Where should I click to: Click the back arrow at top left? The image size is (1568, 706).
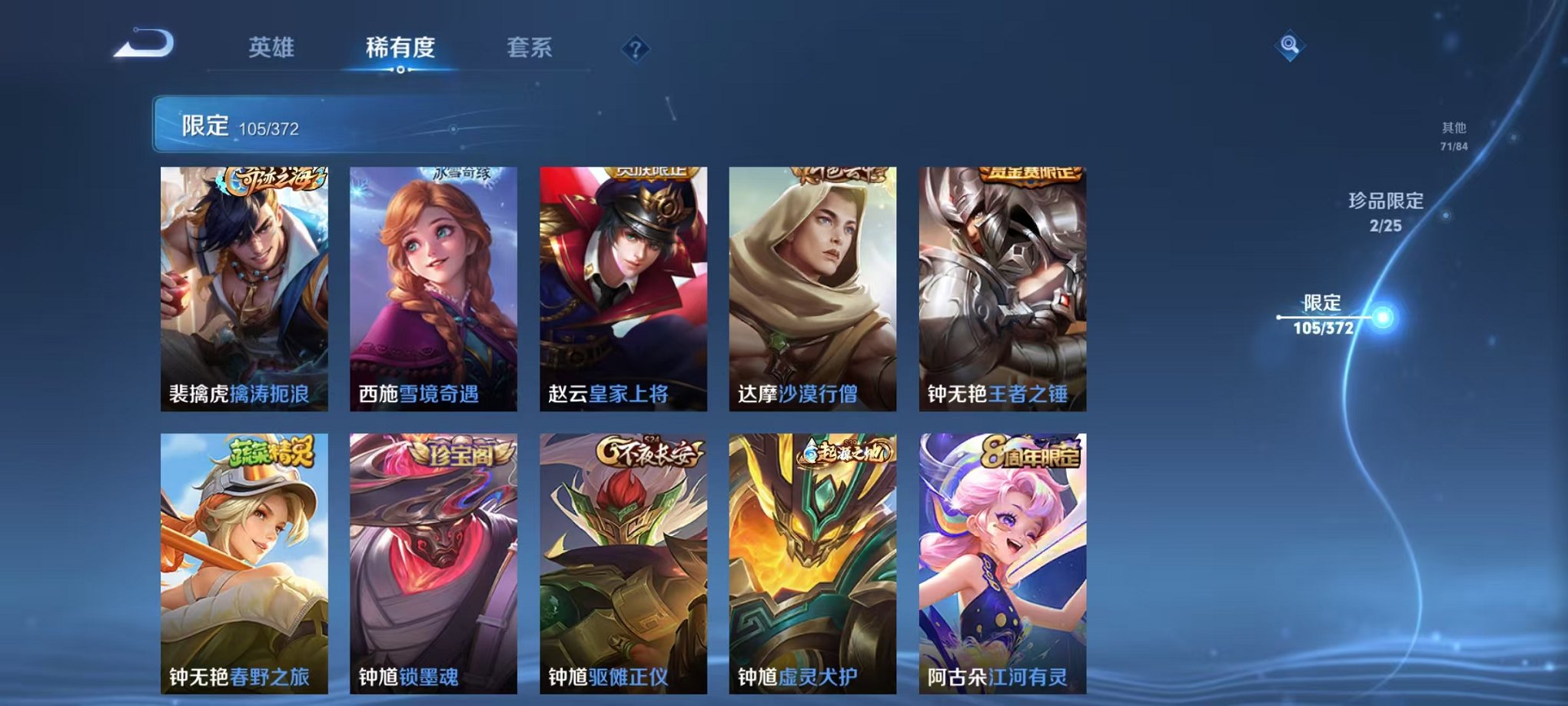tap(142, 48)
